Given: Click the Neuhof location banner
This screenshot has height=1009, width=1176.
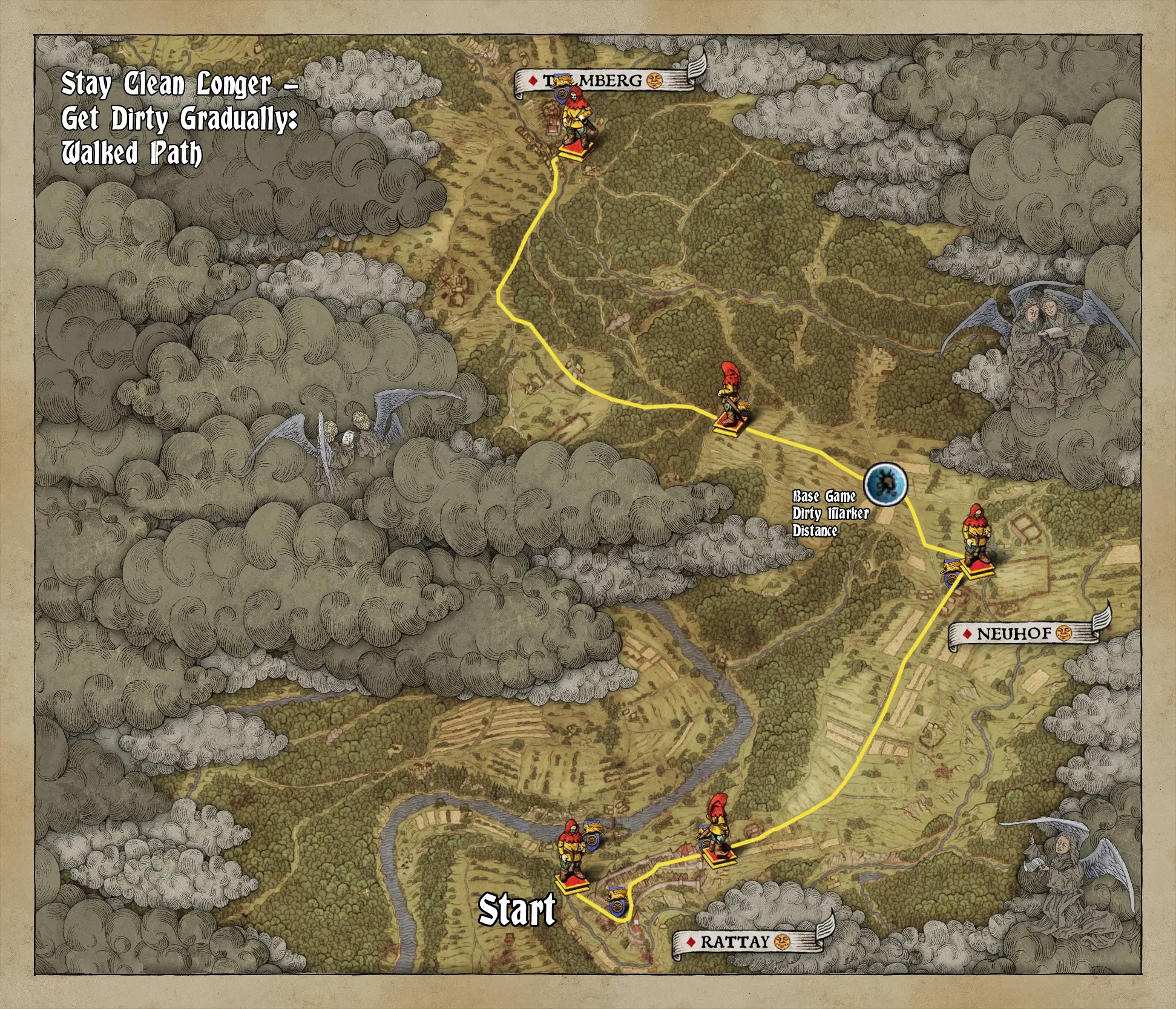Looking at the screenshot, I should click(x=1014, y=634).
